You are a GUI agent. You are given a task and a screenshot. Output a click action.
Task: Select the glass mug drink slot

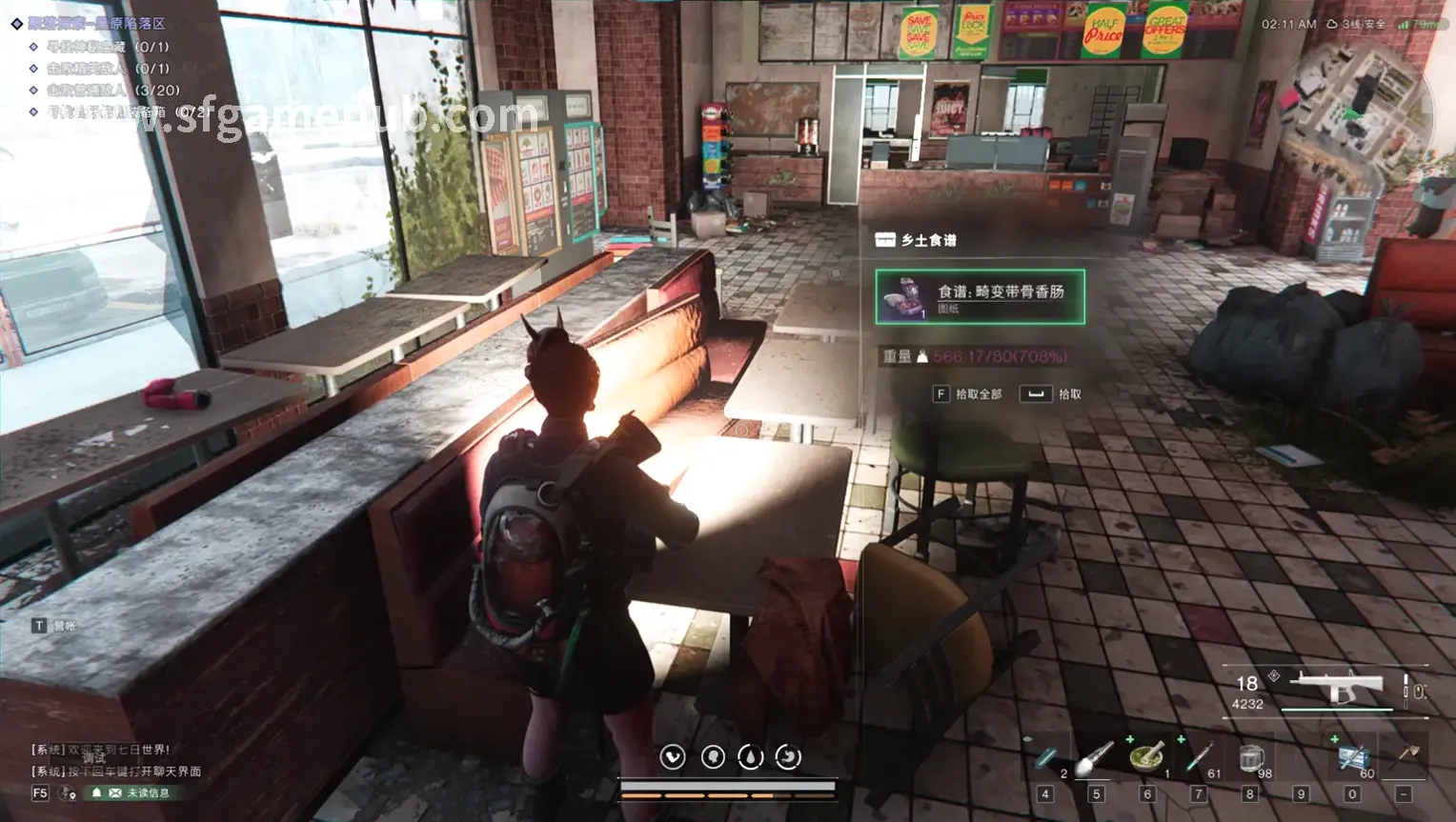click(x=1250, y=759)
